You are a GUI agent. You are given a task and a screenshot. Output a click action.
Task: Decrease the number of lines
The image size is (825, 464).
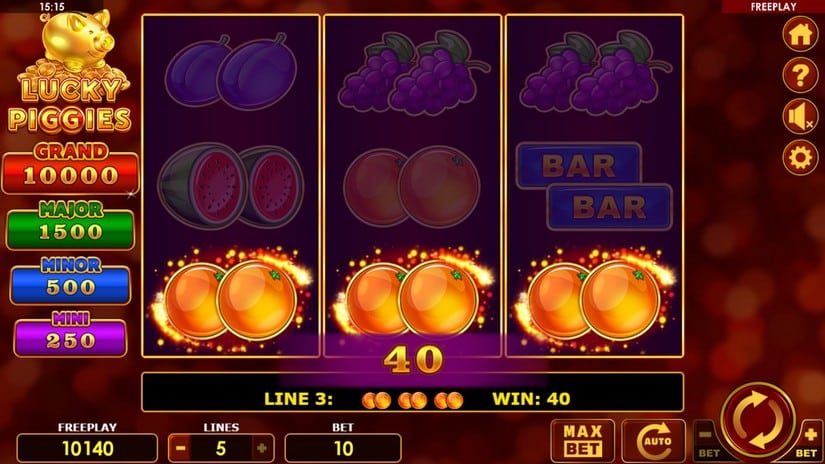click(180, 447)
